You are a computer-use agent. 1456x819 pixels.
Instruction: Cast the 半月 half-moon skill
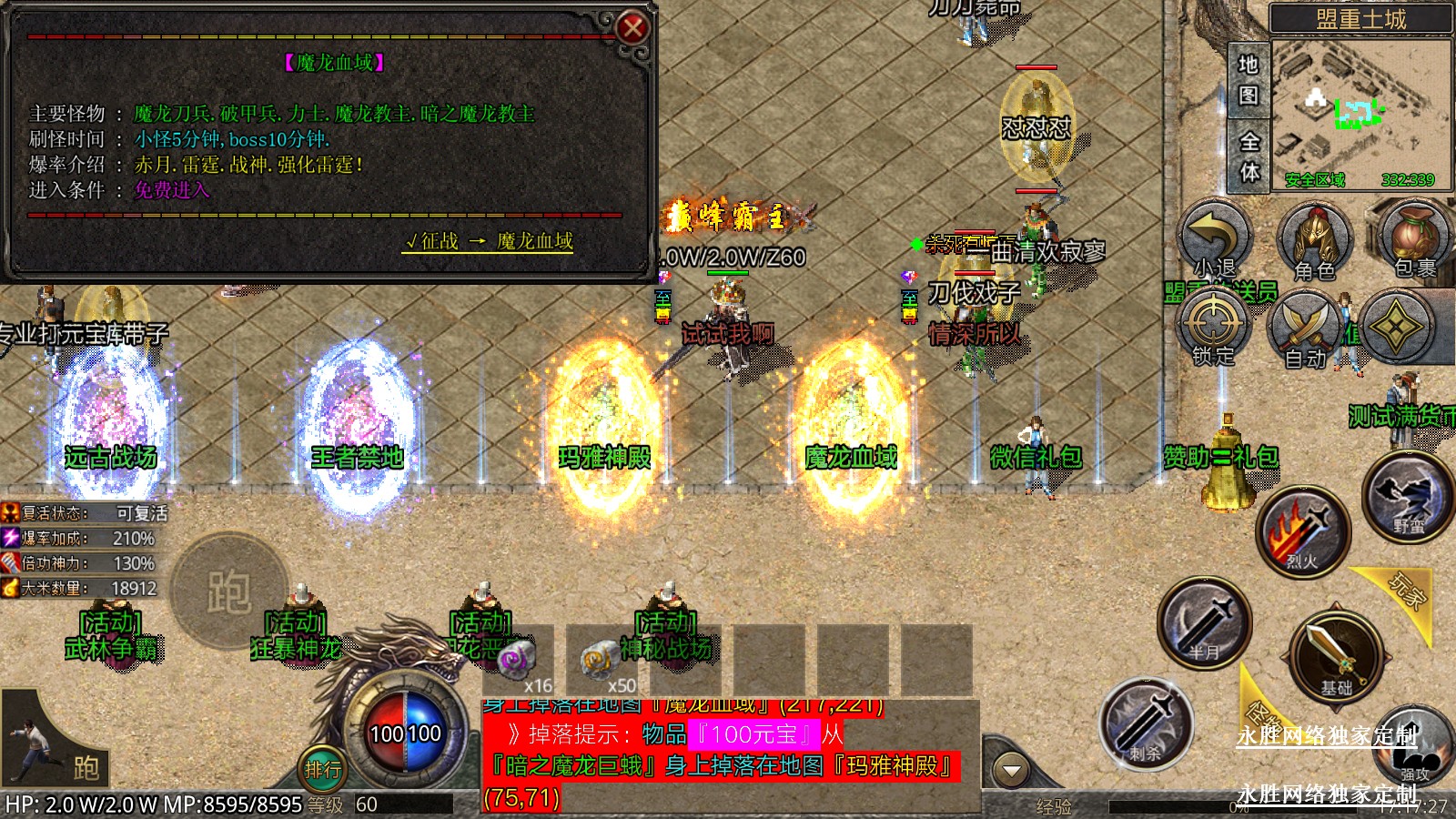pos(1205,623)
